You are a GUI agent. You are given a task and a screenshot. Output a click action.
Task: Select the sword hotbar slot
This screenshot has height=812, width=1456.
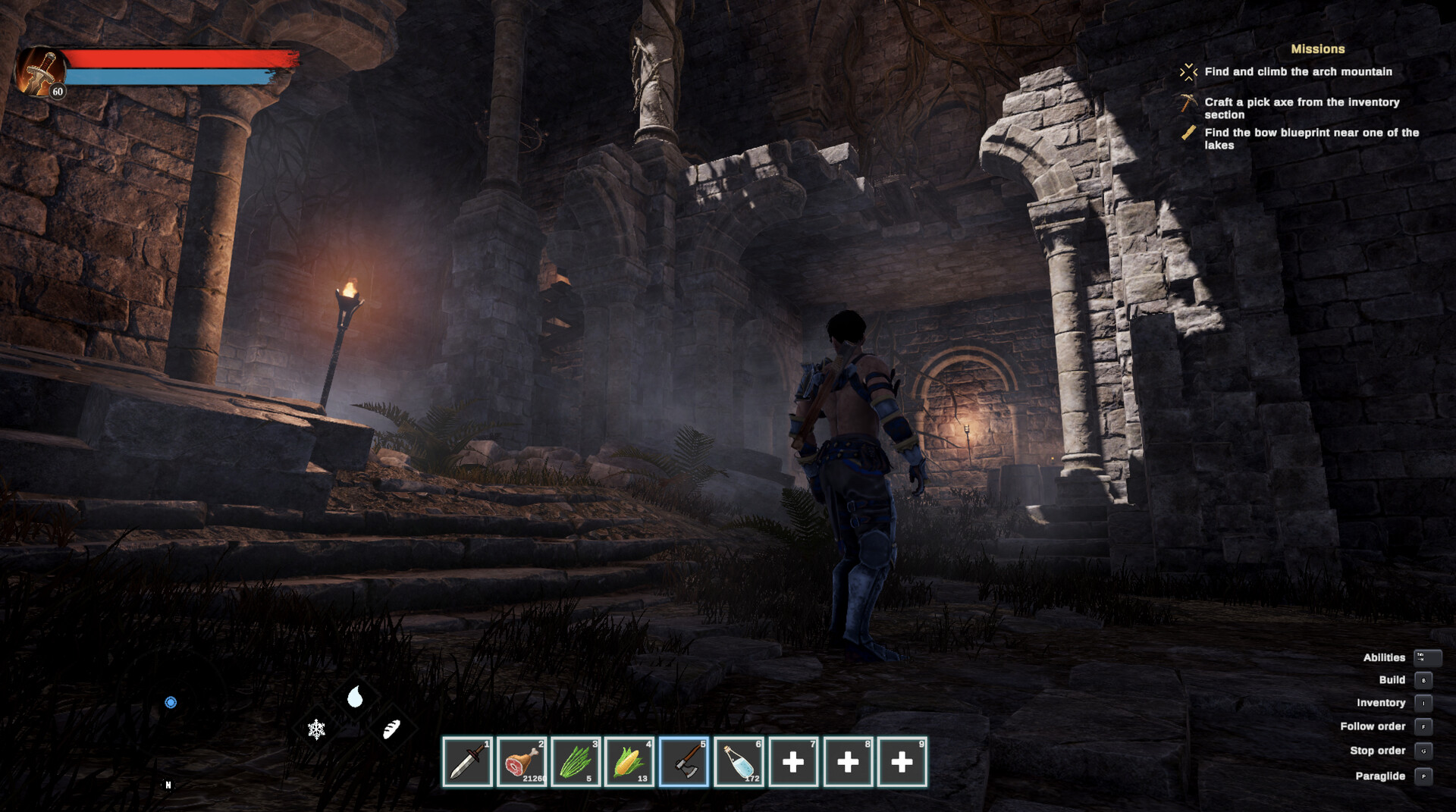coord(467,761)
